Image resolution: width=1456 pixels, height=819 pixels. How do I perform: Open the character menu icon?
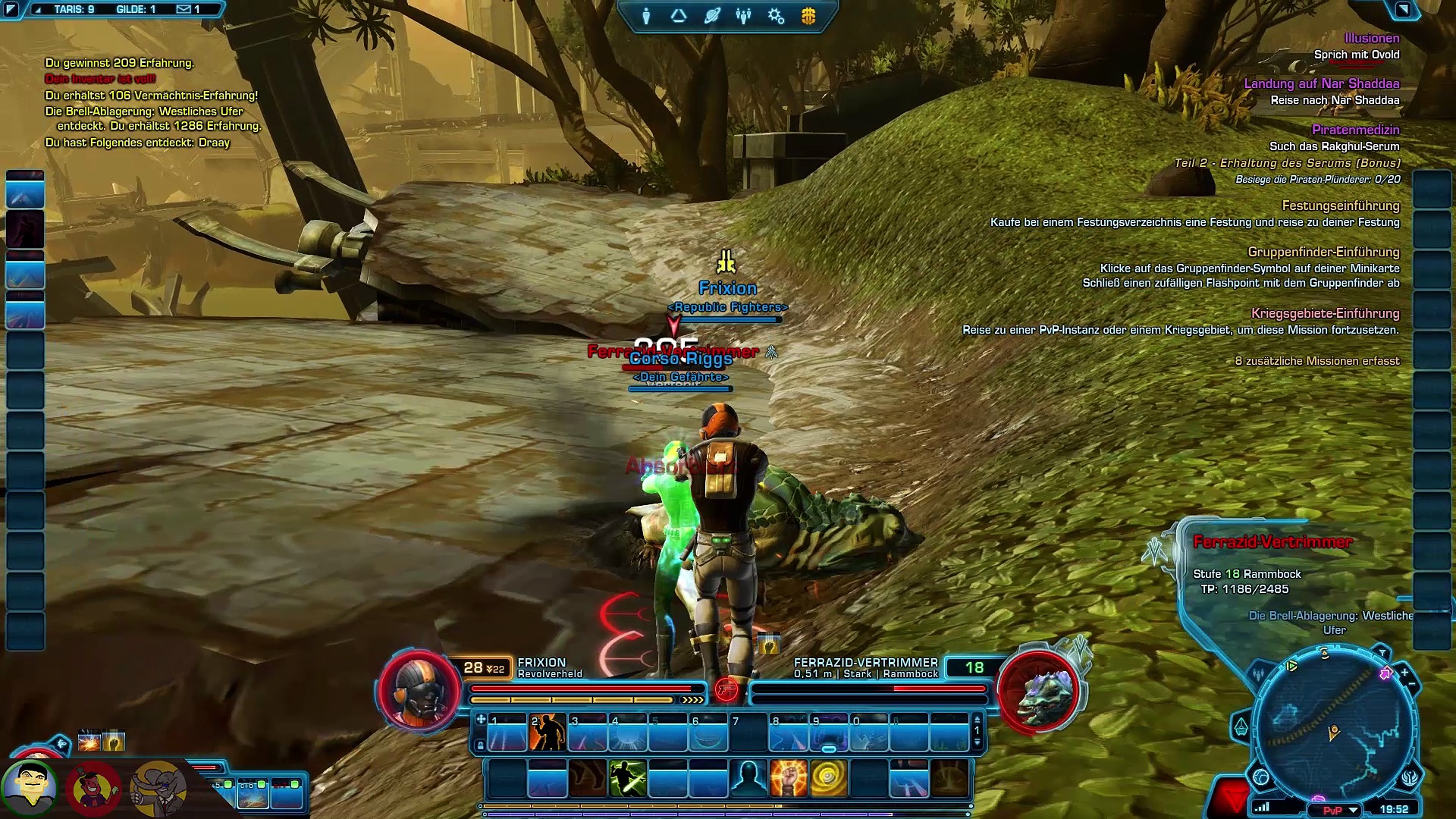(646, 16)
